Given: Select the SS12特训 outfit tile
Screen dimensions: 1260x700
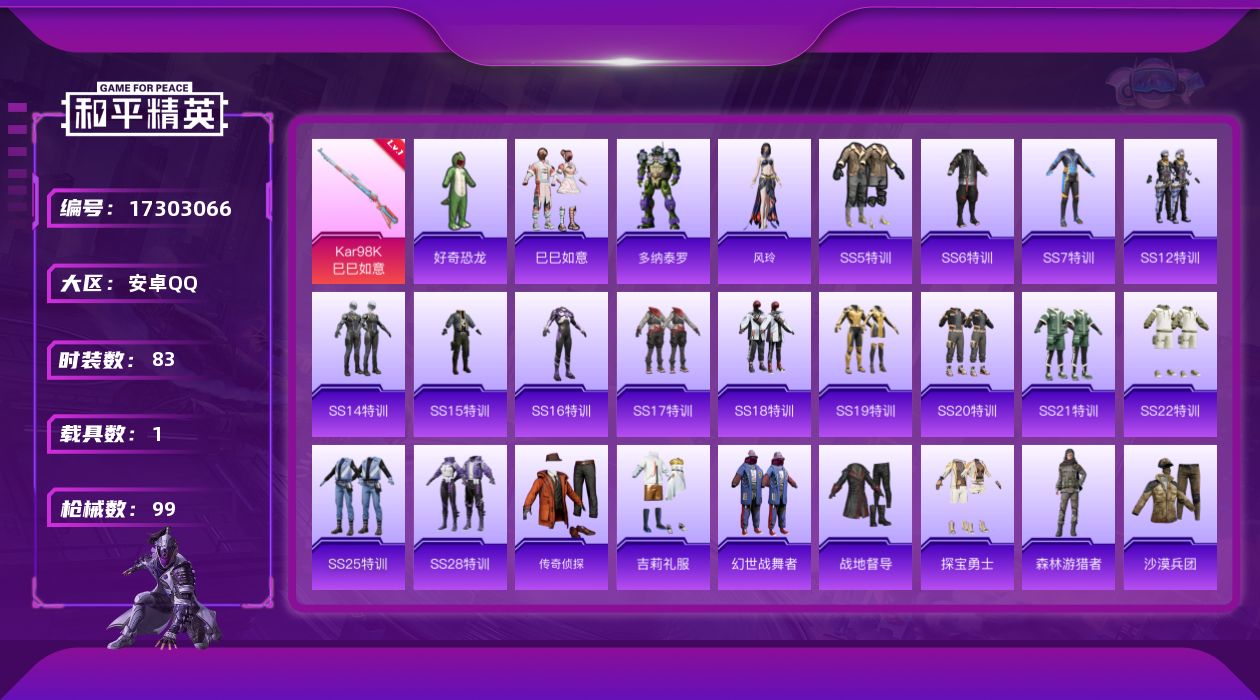Looking at the screenshot, I should (x=1170, y=211).
